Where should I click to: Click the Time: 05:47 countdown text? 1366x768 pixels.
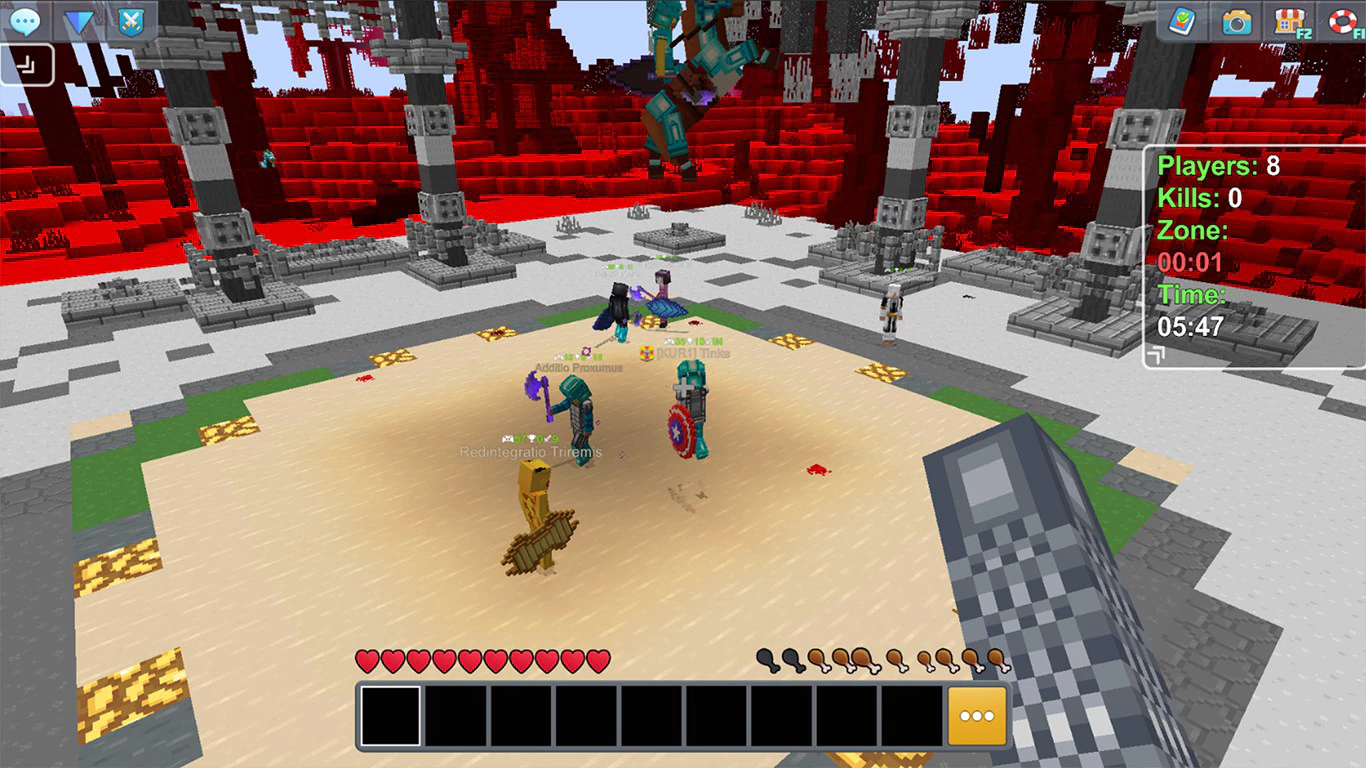[x=1190, y=325]
